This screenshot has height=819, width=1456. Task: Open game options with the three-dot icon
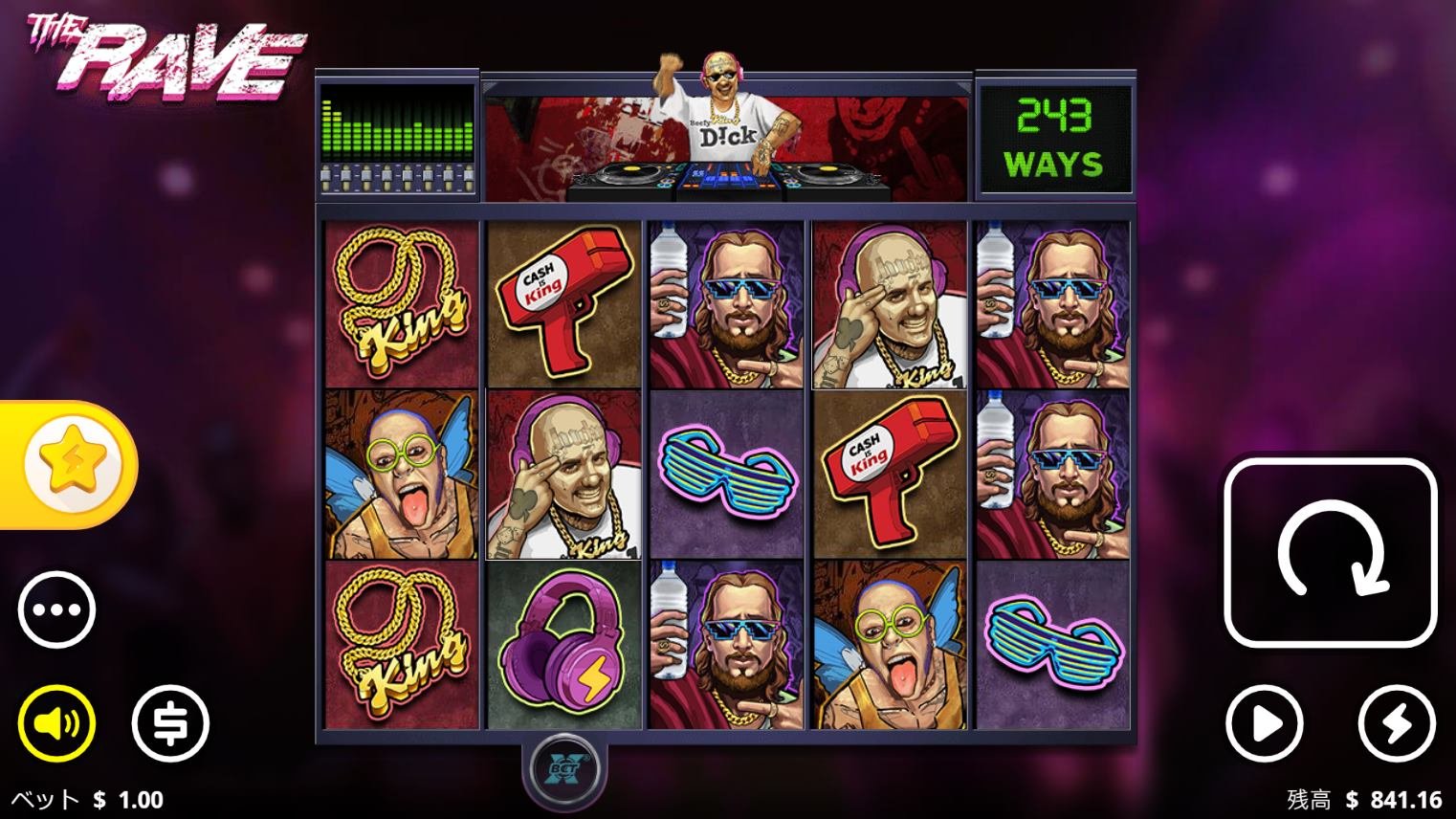[56, 609]
